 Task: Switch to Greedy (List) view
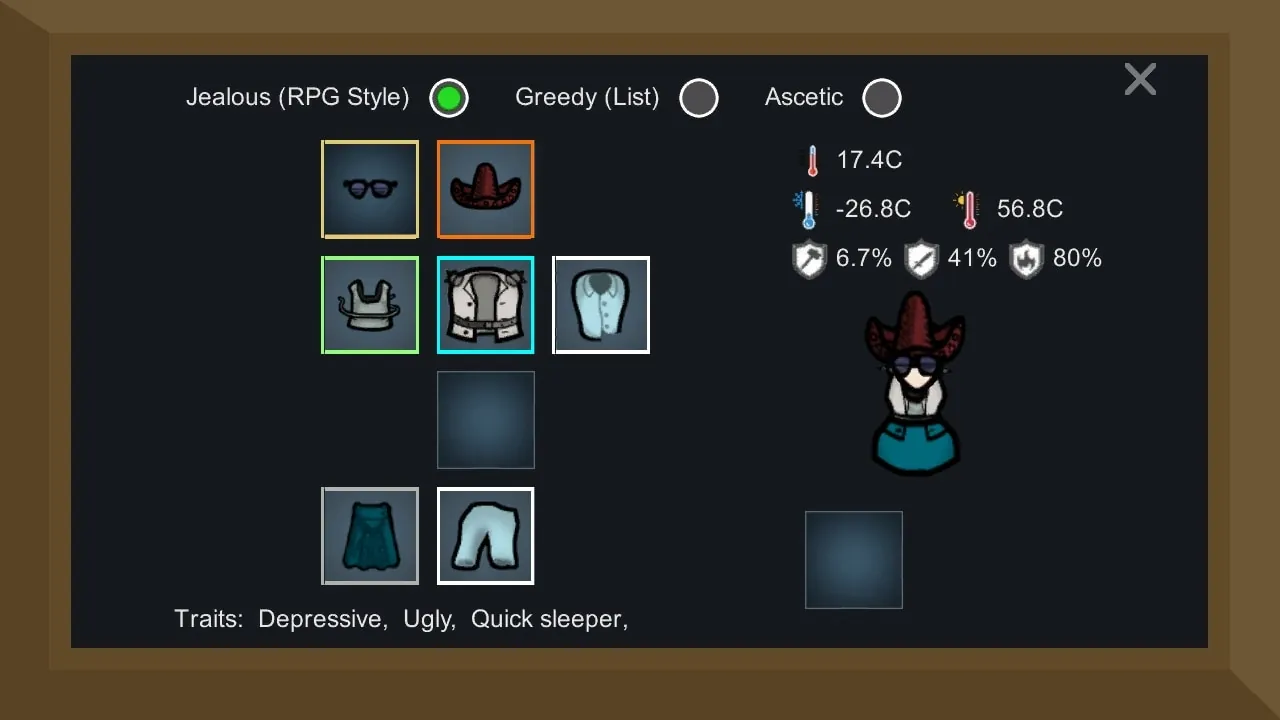(698, 98)
